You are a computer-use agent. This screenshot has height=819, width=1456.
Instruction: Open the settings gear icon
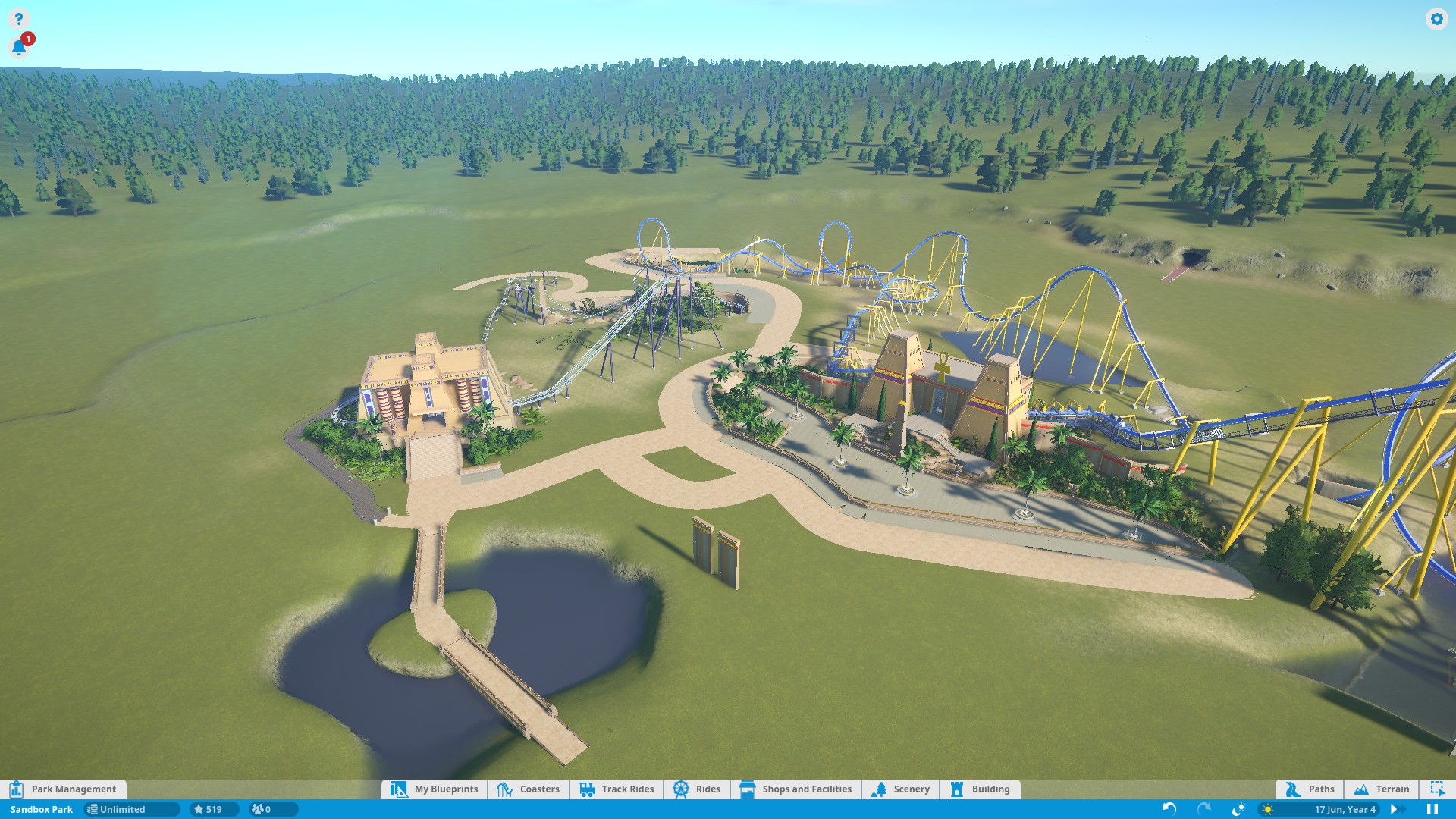click(x=1436, y=19)
